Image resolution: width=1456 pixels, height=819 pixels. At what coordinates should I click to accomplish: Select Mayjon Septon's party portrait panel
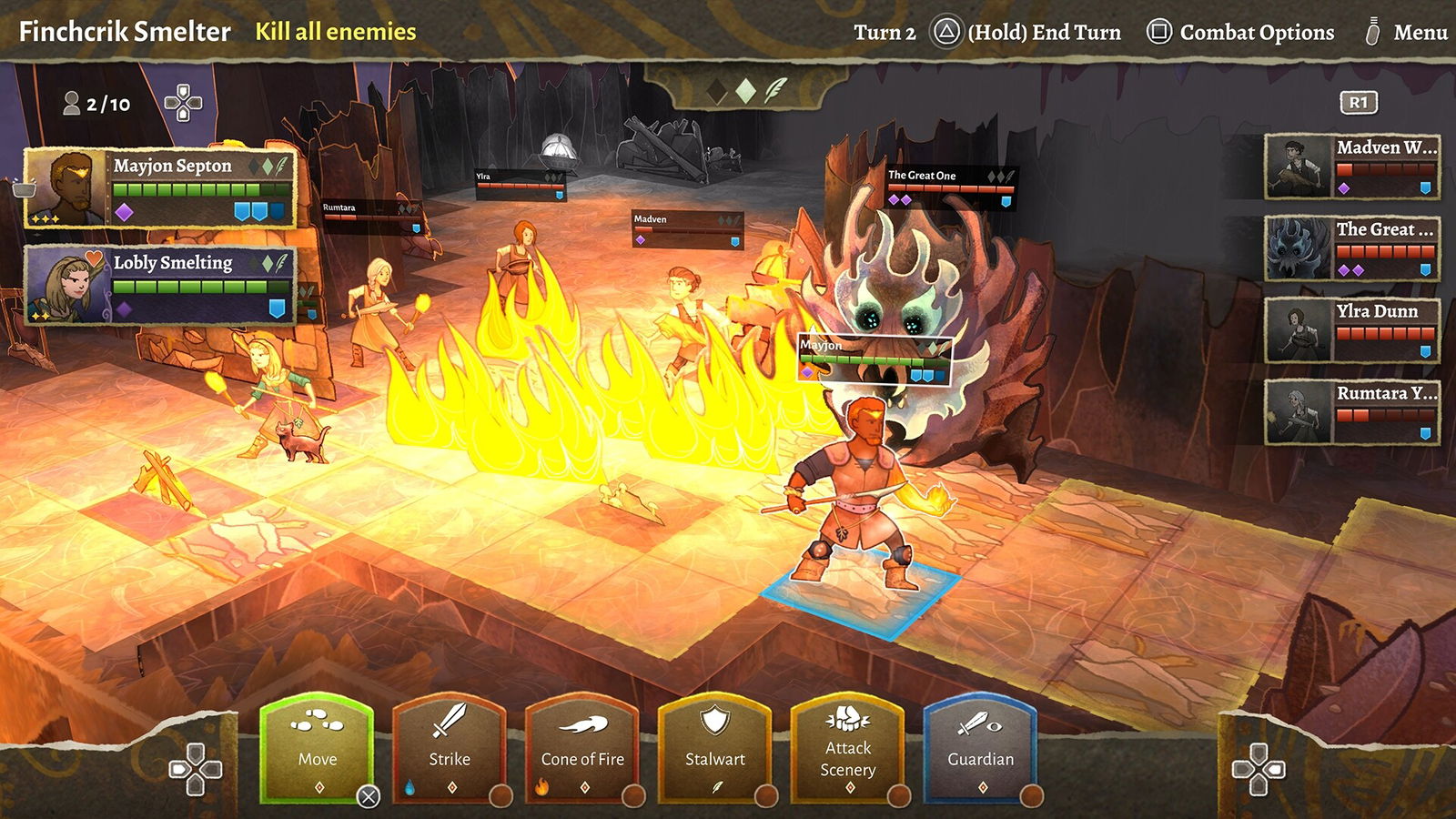[x=160, y=187]
